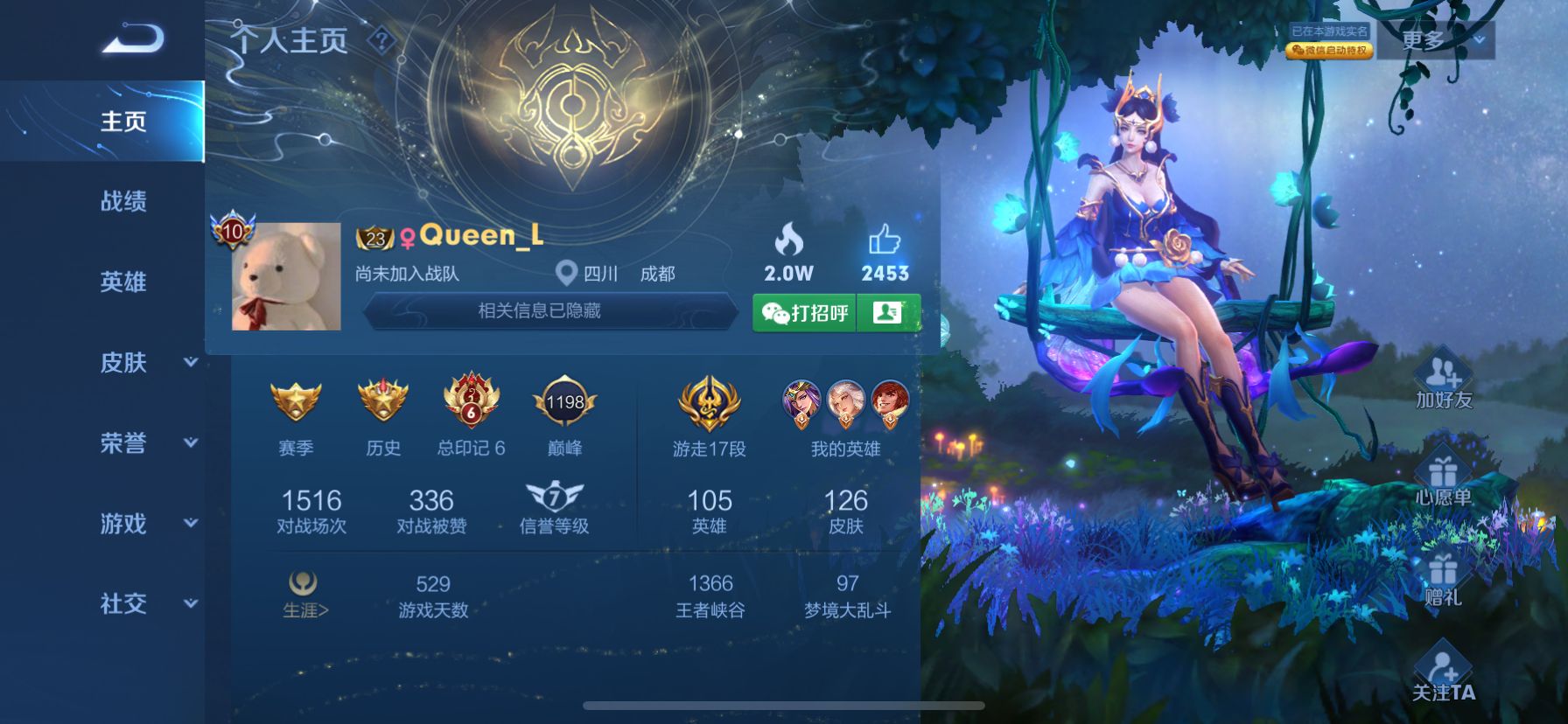1568x724 pixels.
Task: Expand the 荣誉 honors sidebar section
Action: (x=122, y=444)
